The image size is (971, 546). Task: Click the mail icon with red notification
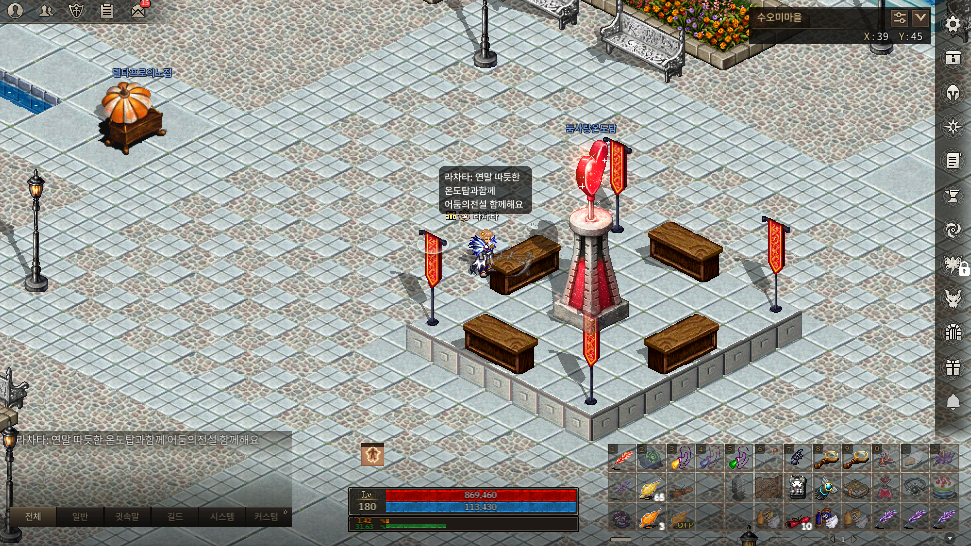[137, 11]
